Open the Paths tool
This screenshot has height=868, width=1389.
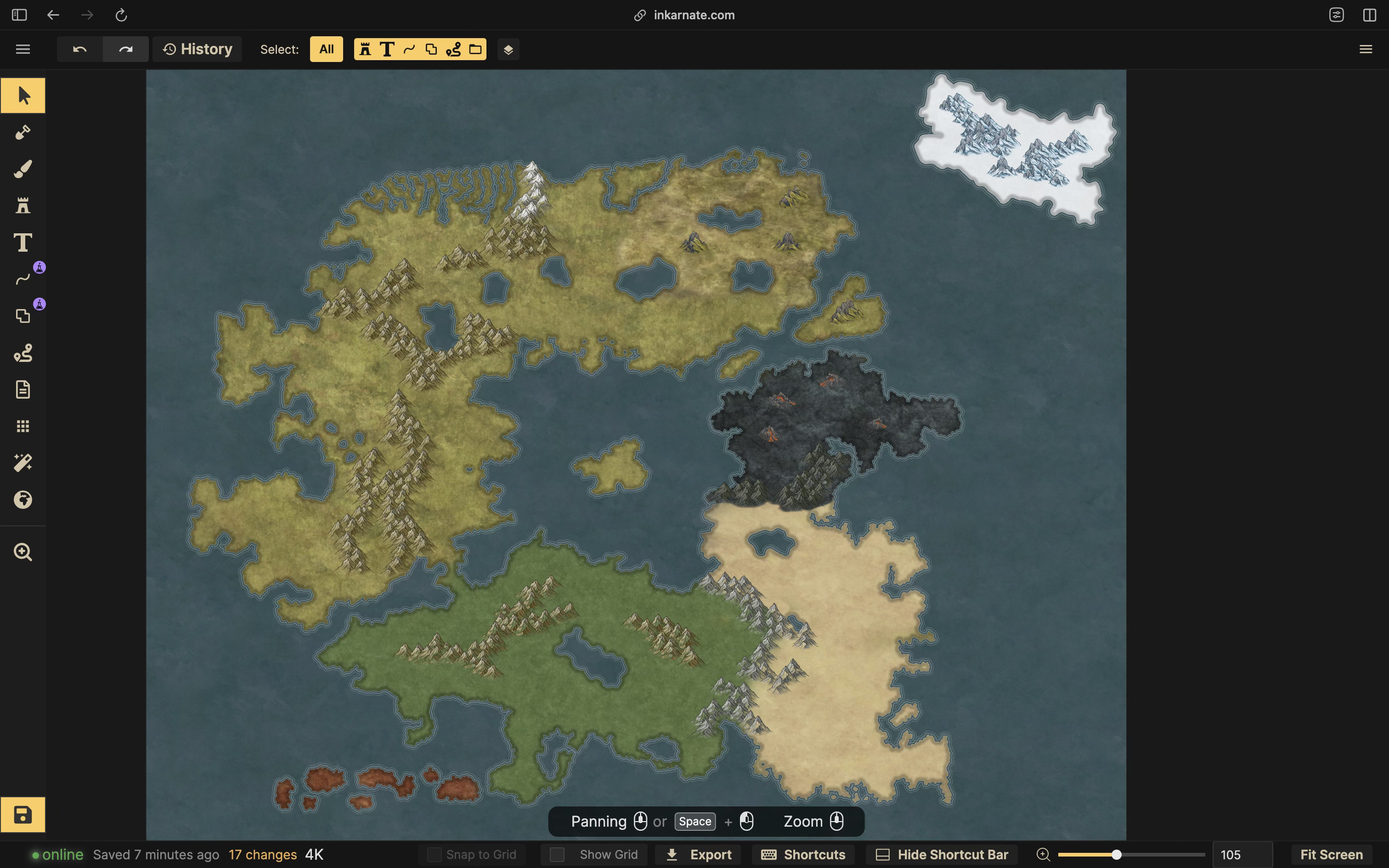tap(23, 279)
